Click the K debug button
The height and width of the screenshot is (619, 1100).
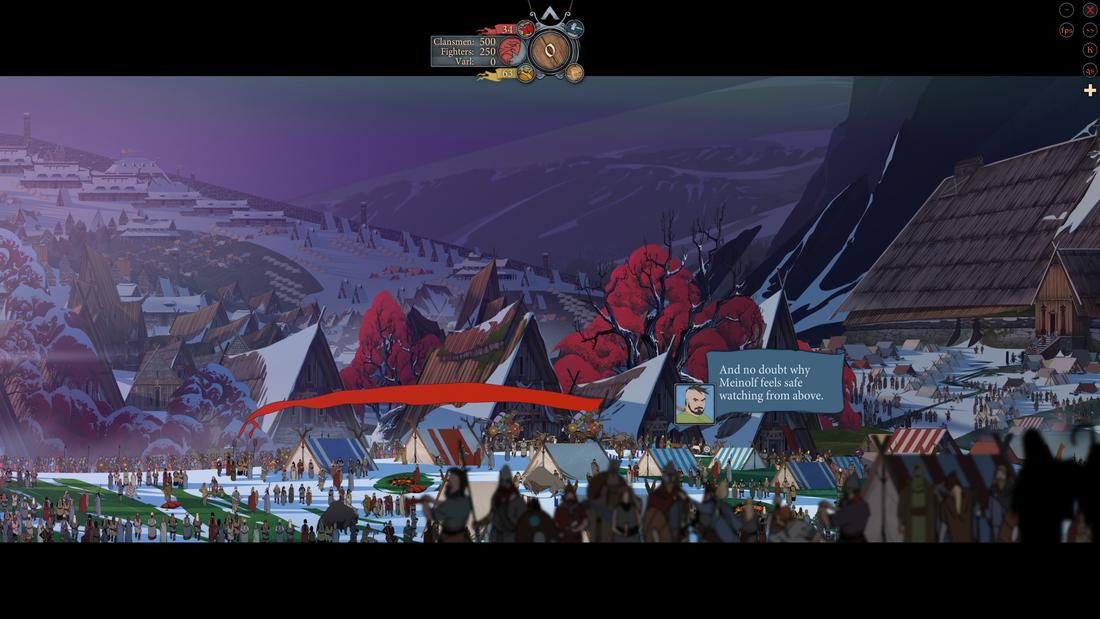pyautogui.click(x=1090, y=50)
